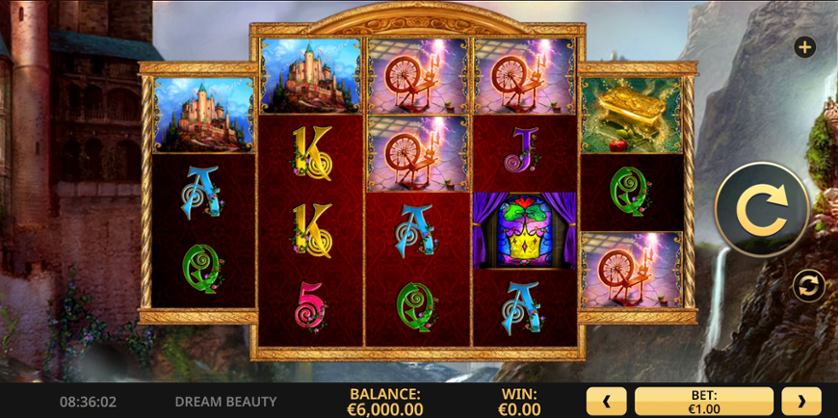Viewport: 838px width, 418px height.
Task: Spin the reels with the large circular arrow
Action: pyautogui.click(x=762, y=211)
